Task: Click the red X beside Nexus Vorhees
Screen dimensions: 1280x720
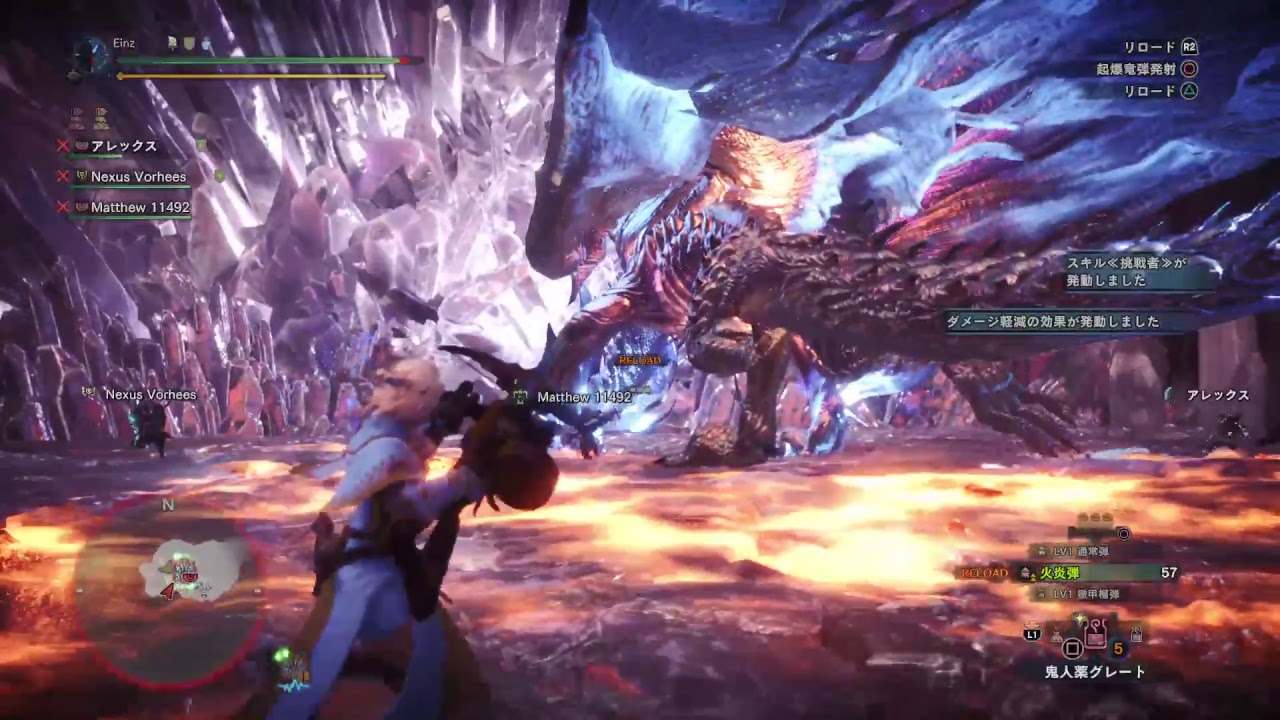Action: pyautogui.click(x=61, y=176)
